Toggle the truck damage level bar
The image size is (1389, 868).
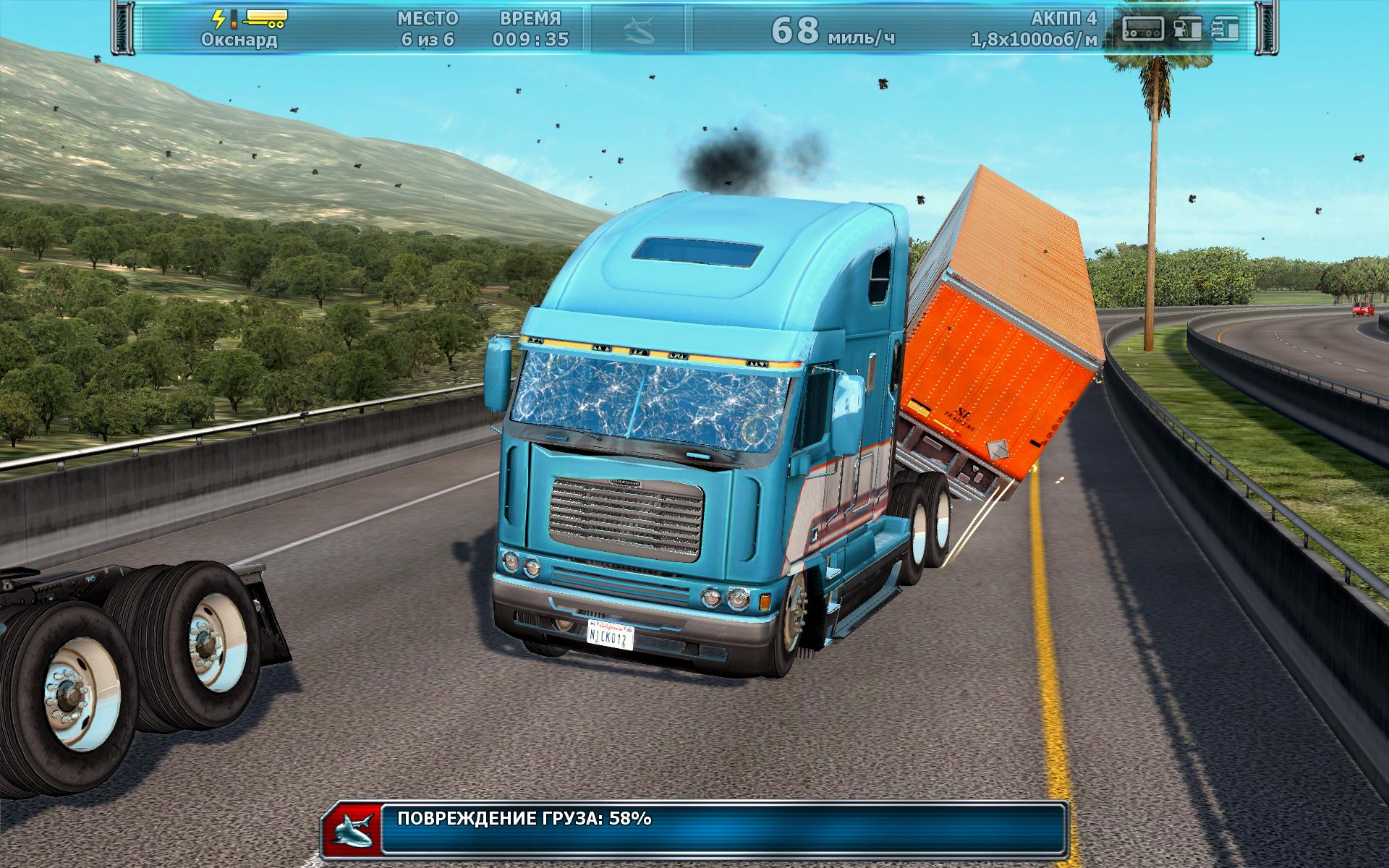(234, 20)
